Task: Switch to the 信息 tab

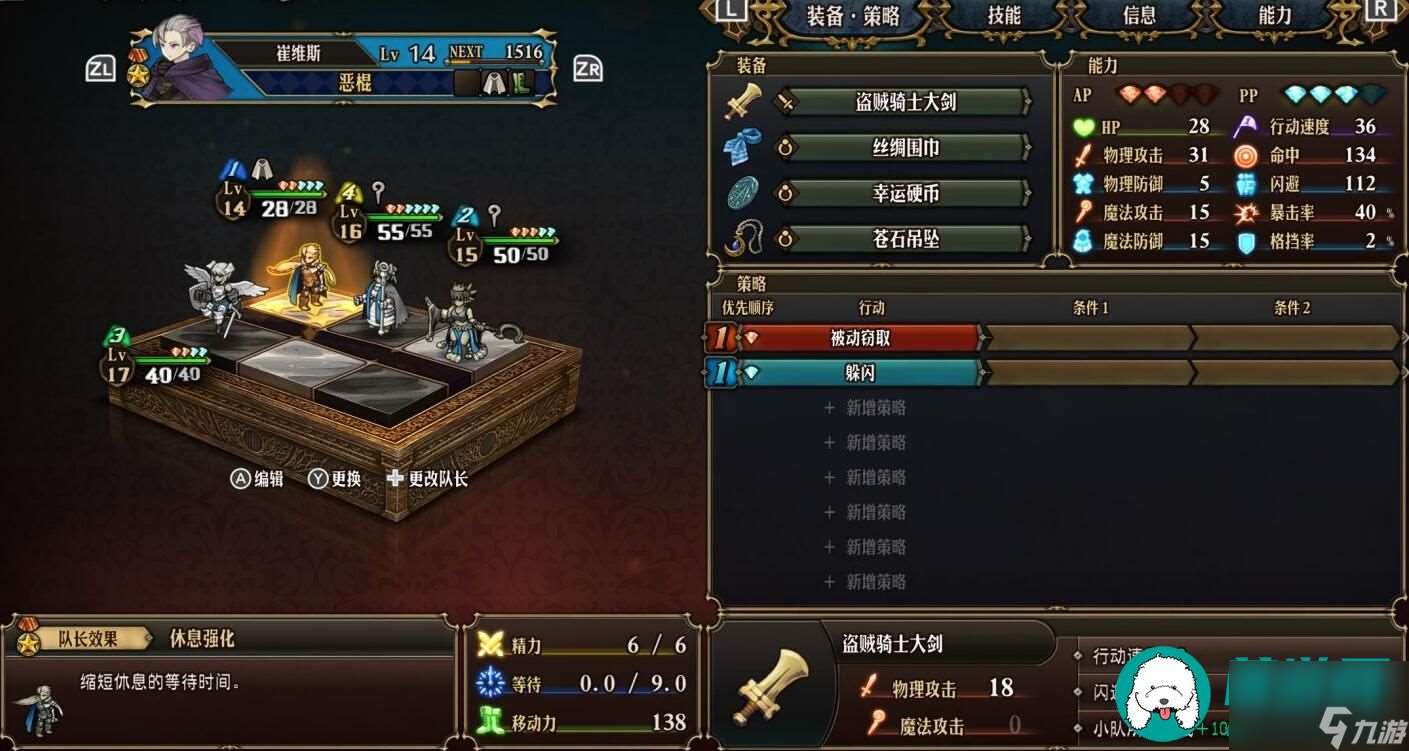Action: point(1138,16)
